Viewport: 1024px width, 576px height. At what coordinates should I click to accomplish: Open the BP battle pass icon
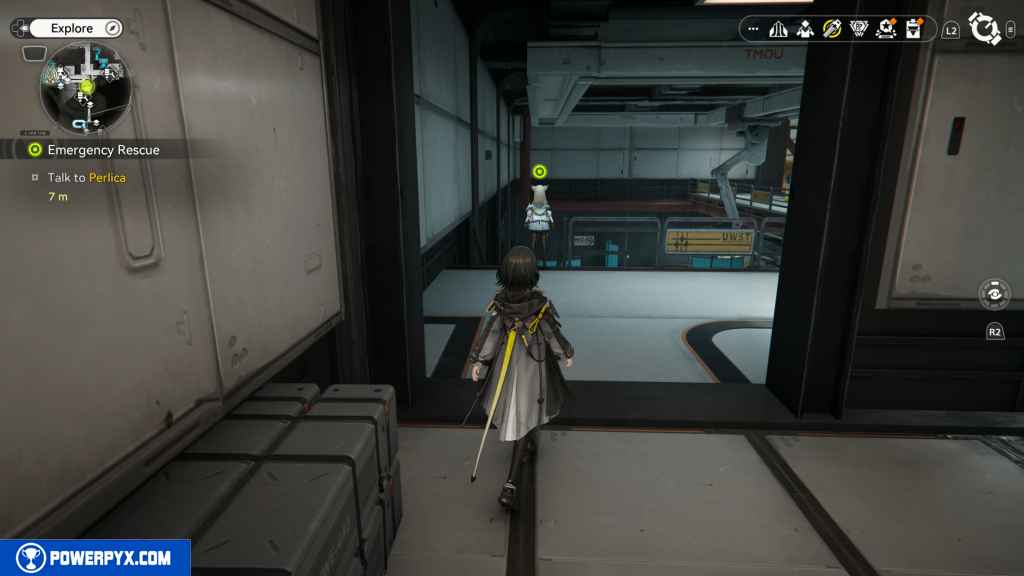(x=858, y=29)
